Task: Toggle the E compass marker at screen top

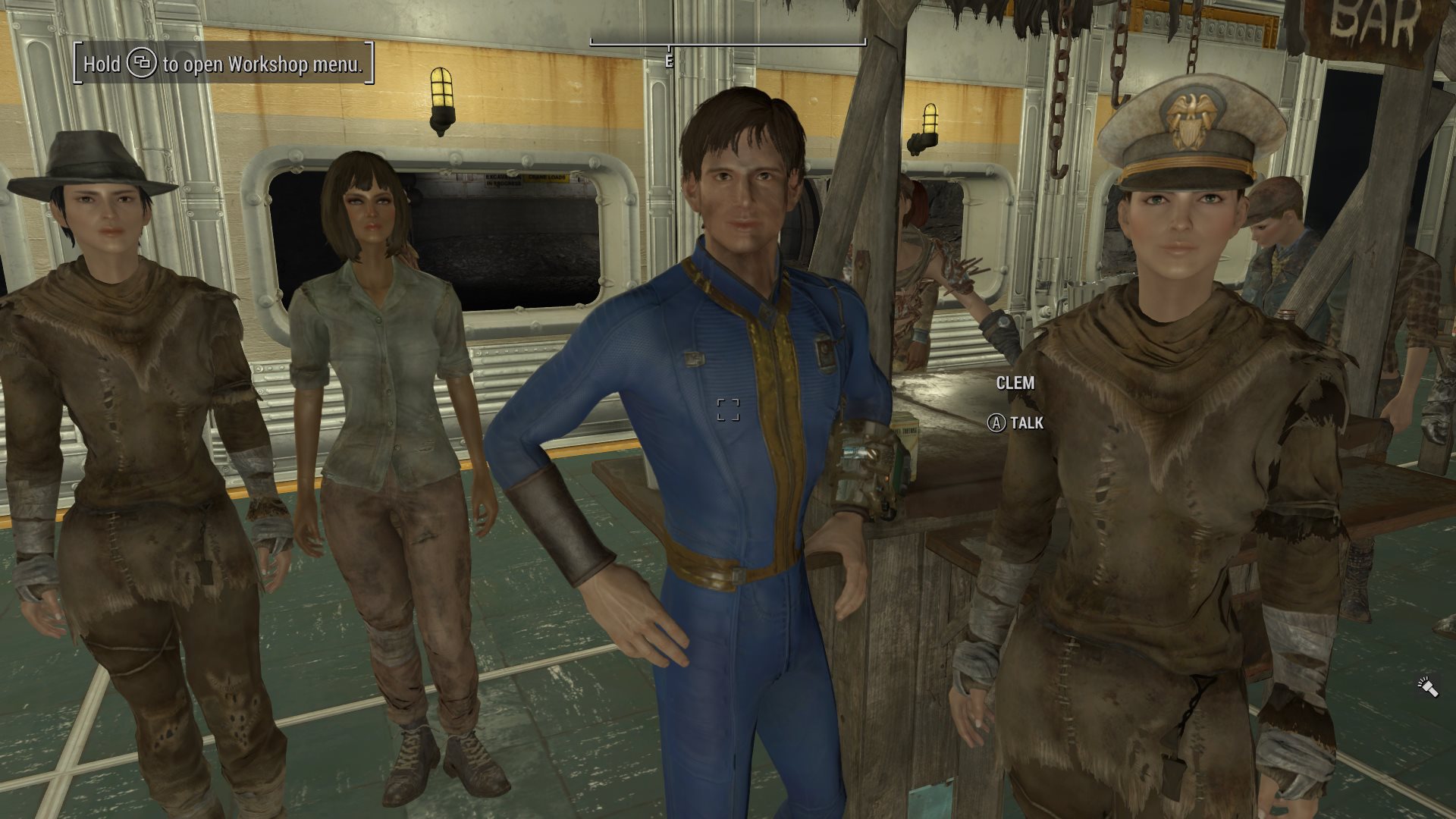Action: 668,60
